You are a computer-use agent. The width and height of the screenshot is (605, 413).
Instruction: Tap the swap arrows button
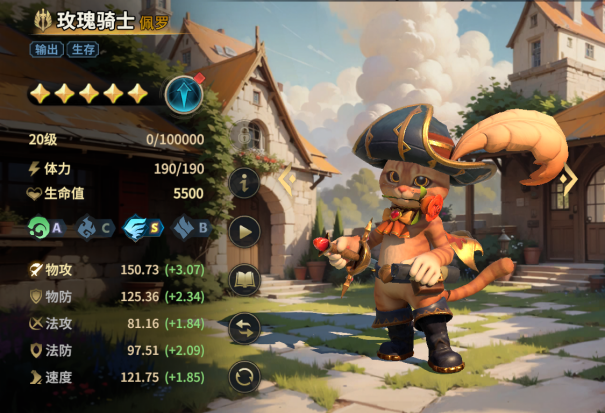click(245, 328)
